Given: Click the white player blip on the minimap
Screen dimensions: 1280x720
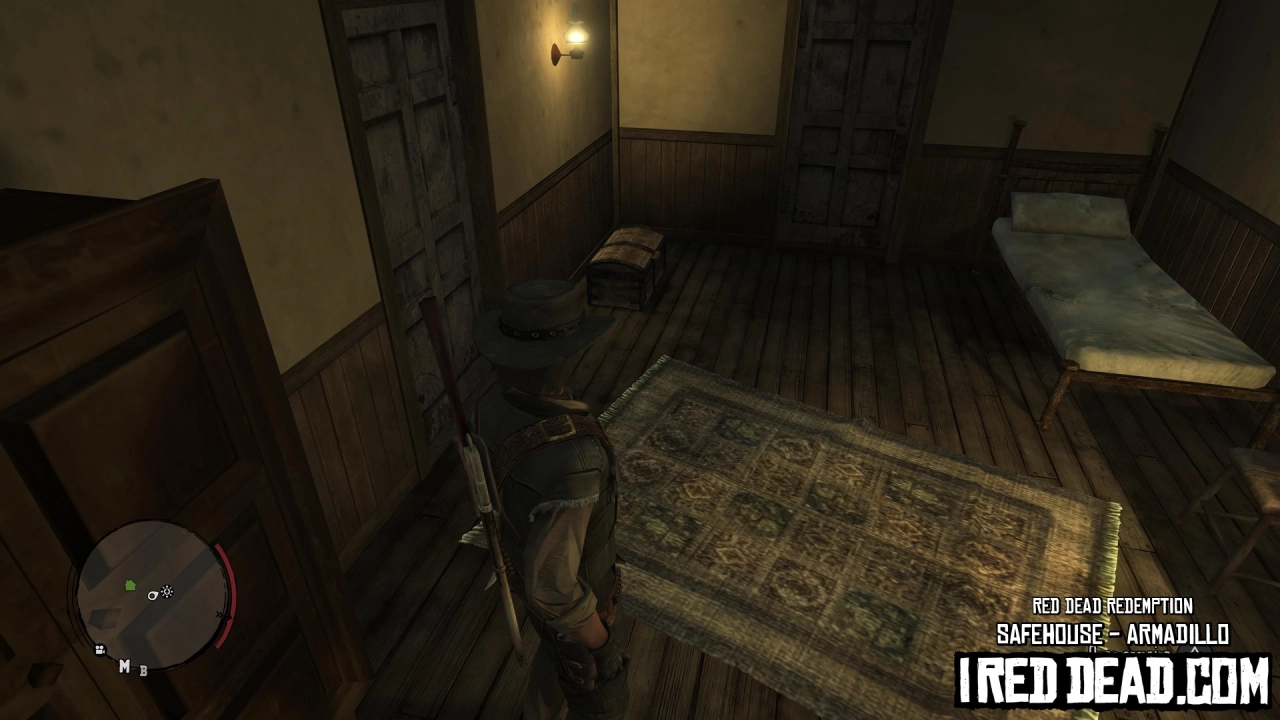Looking at the screenshot, I should (152, 595).
